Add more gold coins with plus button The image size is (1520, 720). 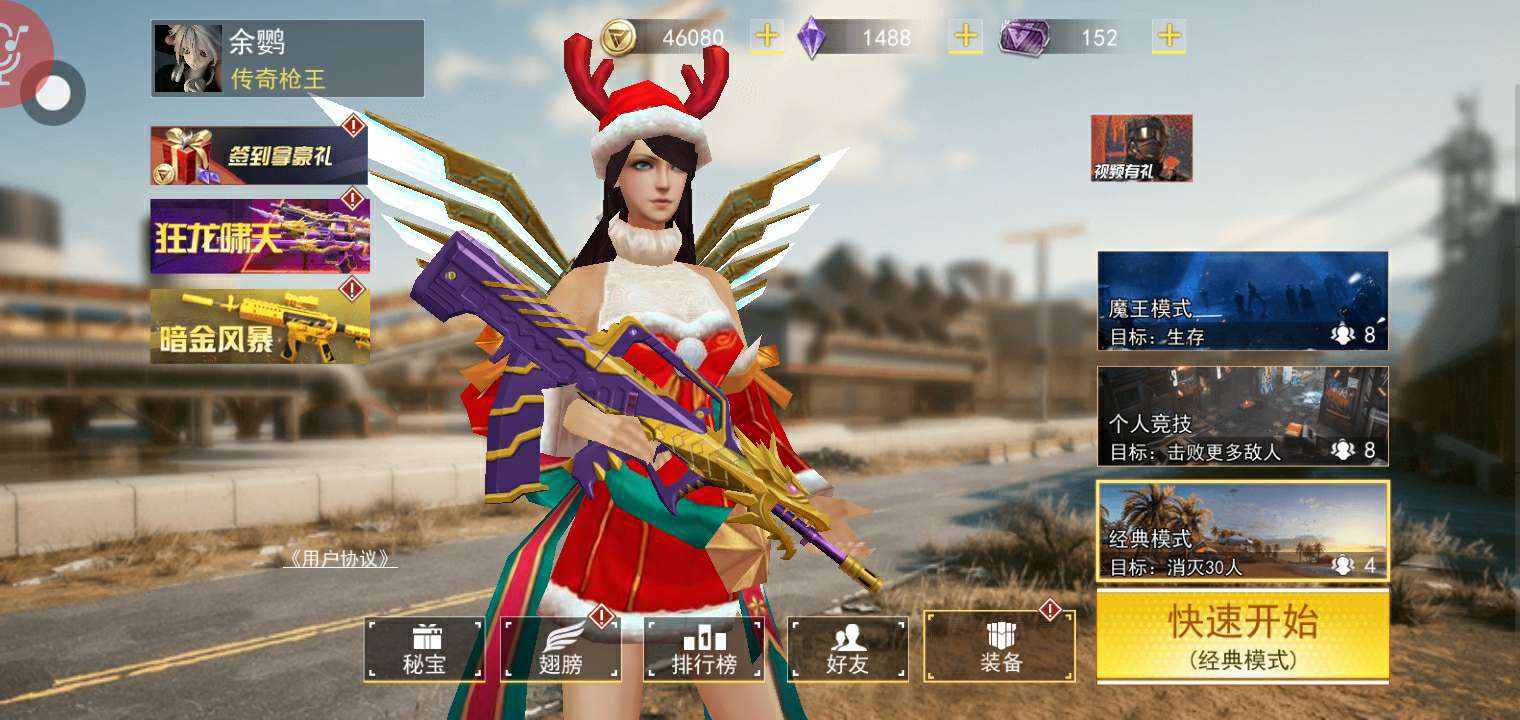tap(767, 37)
